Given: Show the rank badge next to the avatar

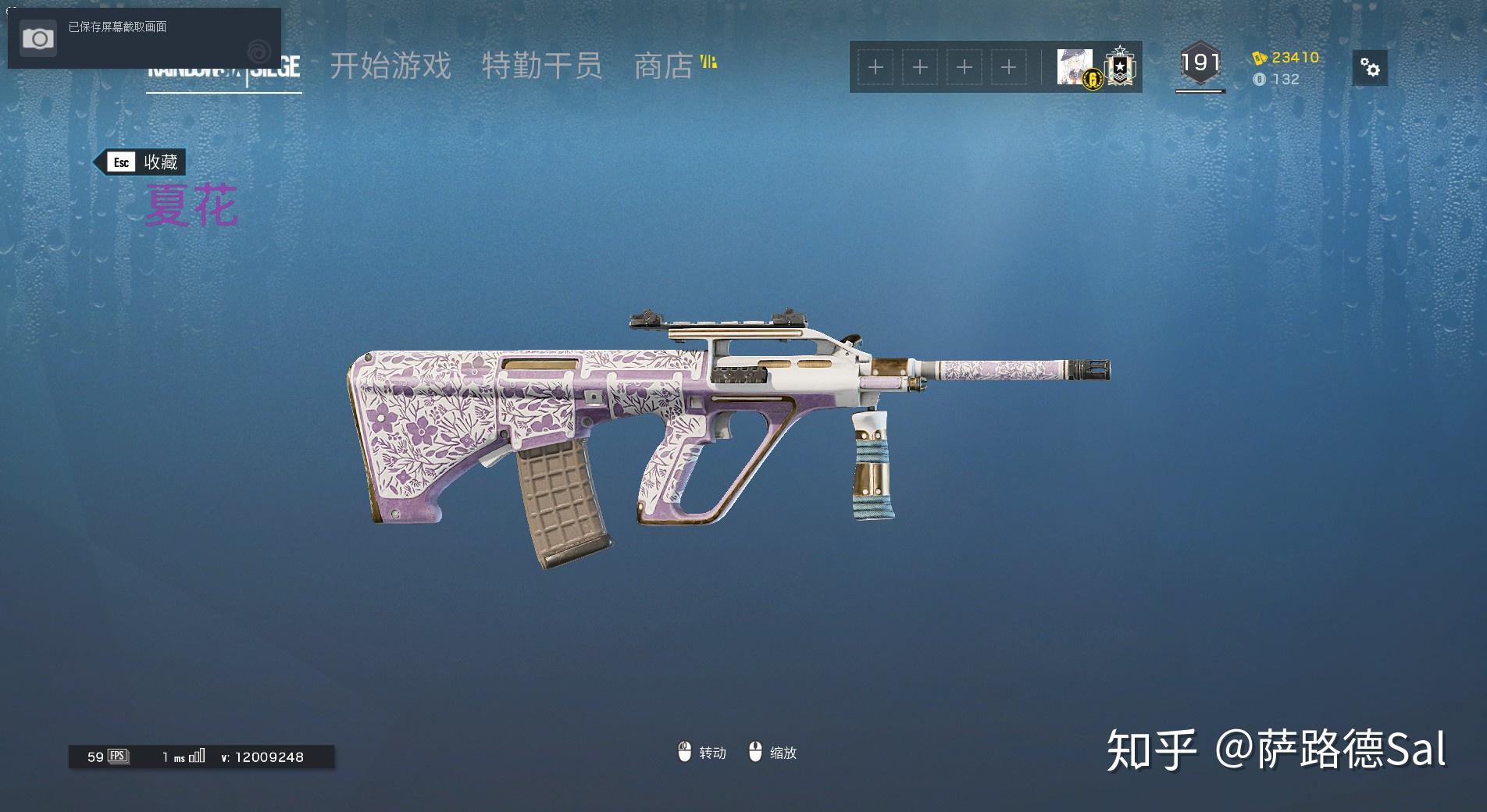Looking at the screenshot, I should click(1119, 67).
